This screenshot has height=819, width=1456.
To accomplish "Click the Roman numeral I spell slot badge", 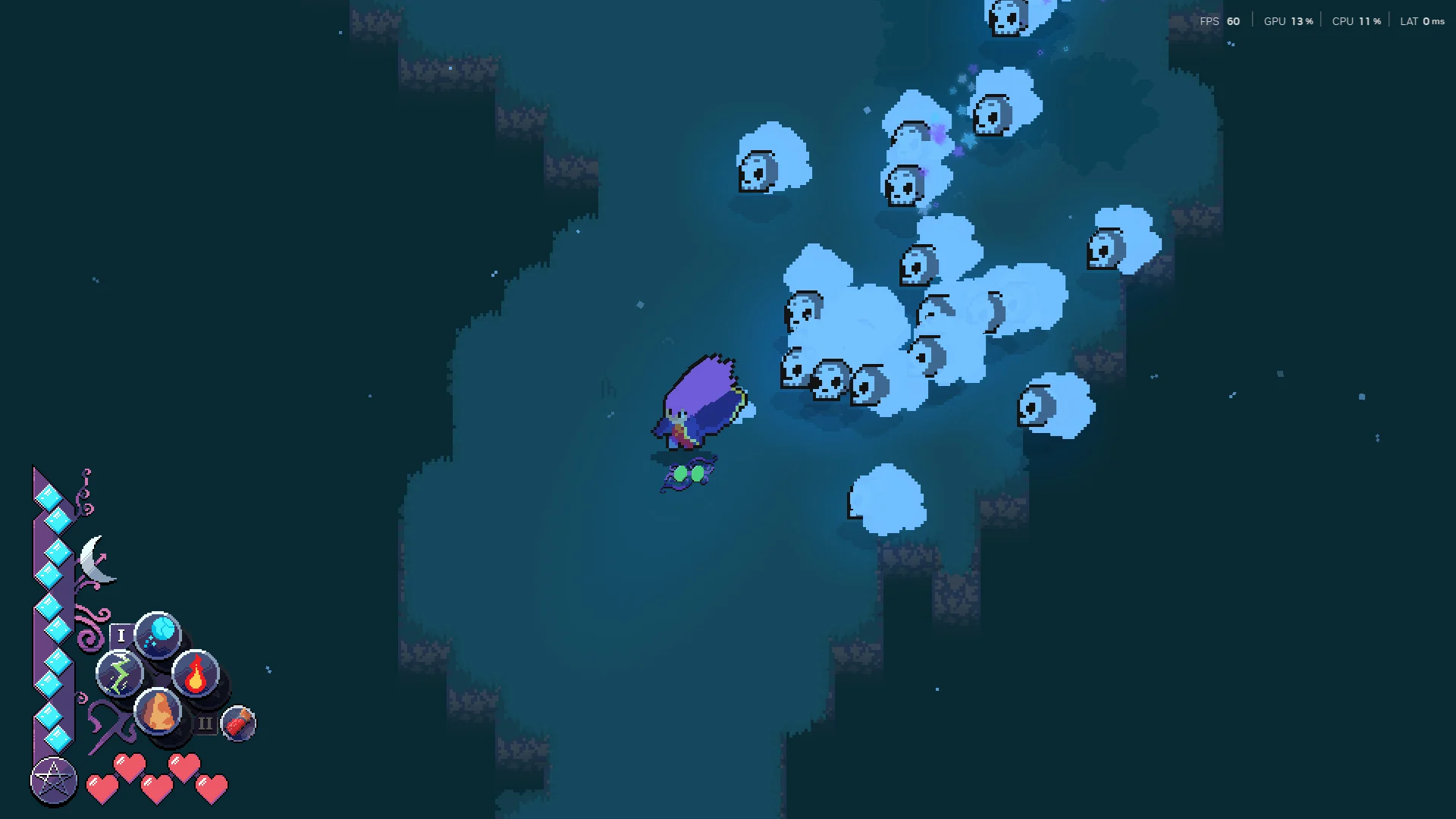I will click(121, 635).
